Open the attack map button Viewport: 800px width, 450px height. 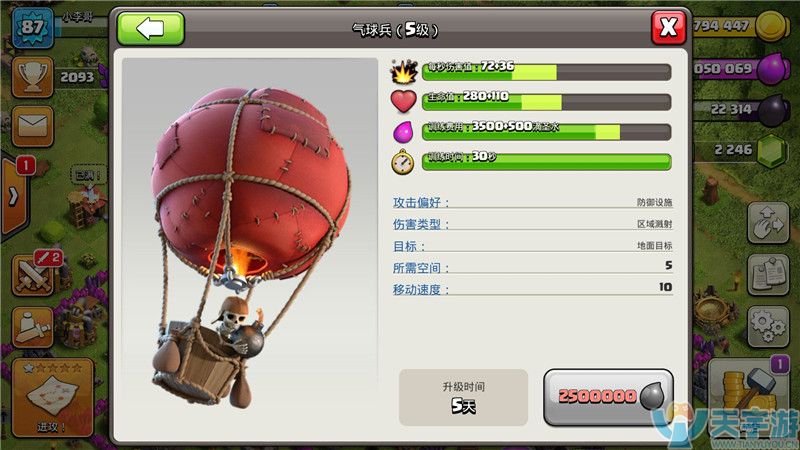coord(52,398)
